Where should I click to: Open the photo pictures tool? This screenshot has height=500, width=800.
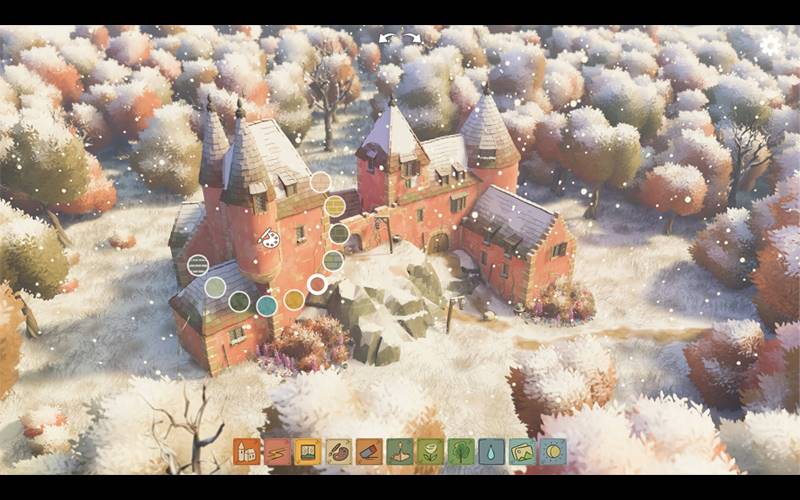pos(522,452)
